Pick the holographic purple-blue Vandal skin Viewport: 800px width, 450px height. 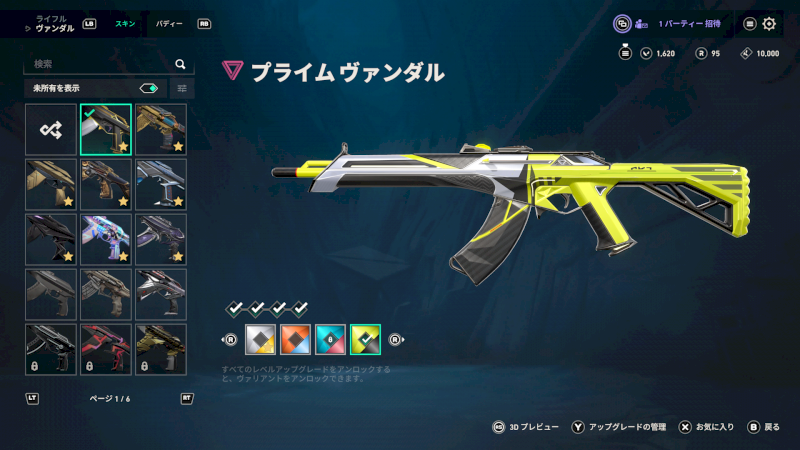106,239
